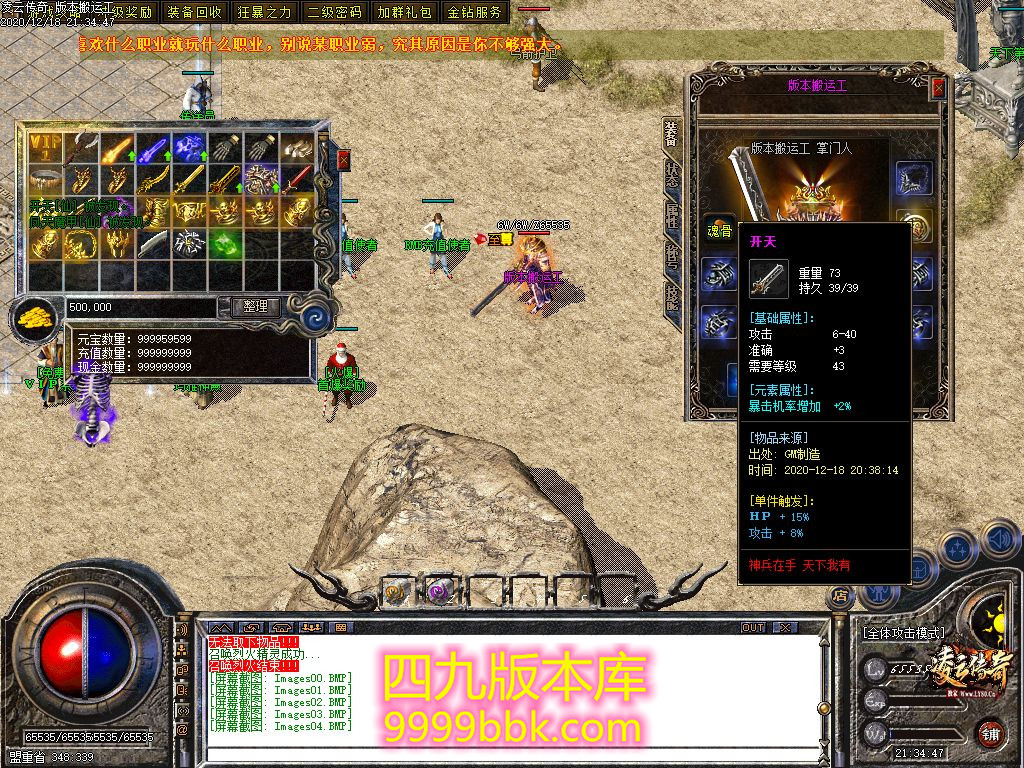Click the red 铺 shop button
1024x768 pixels.
pos(988,733)
